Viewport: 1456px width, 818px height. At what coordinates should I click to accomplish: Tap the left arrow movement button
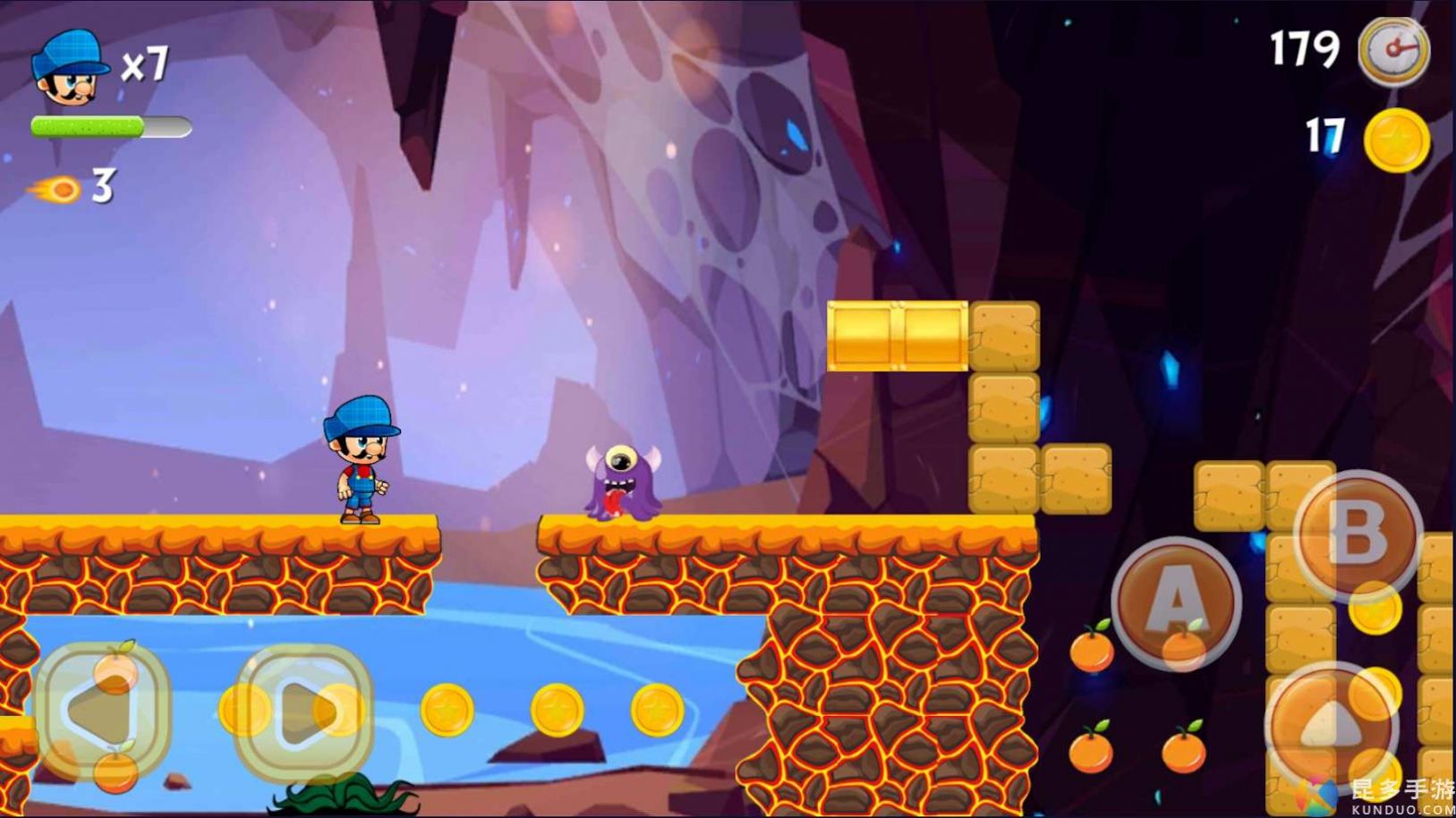[x=101, y=710]
